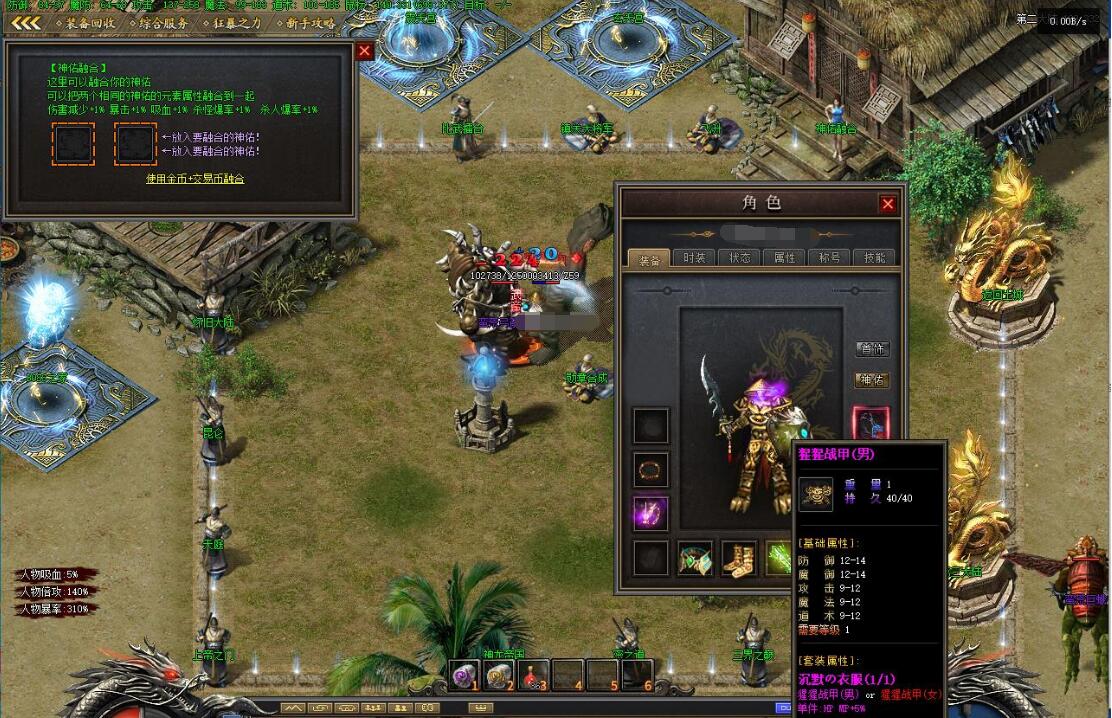This screenshot has width=1112, height=718.
Task: Close the 角色 character panel
Action: pos(887,204)
